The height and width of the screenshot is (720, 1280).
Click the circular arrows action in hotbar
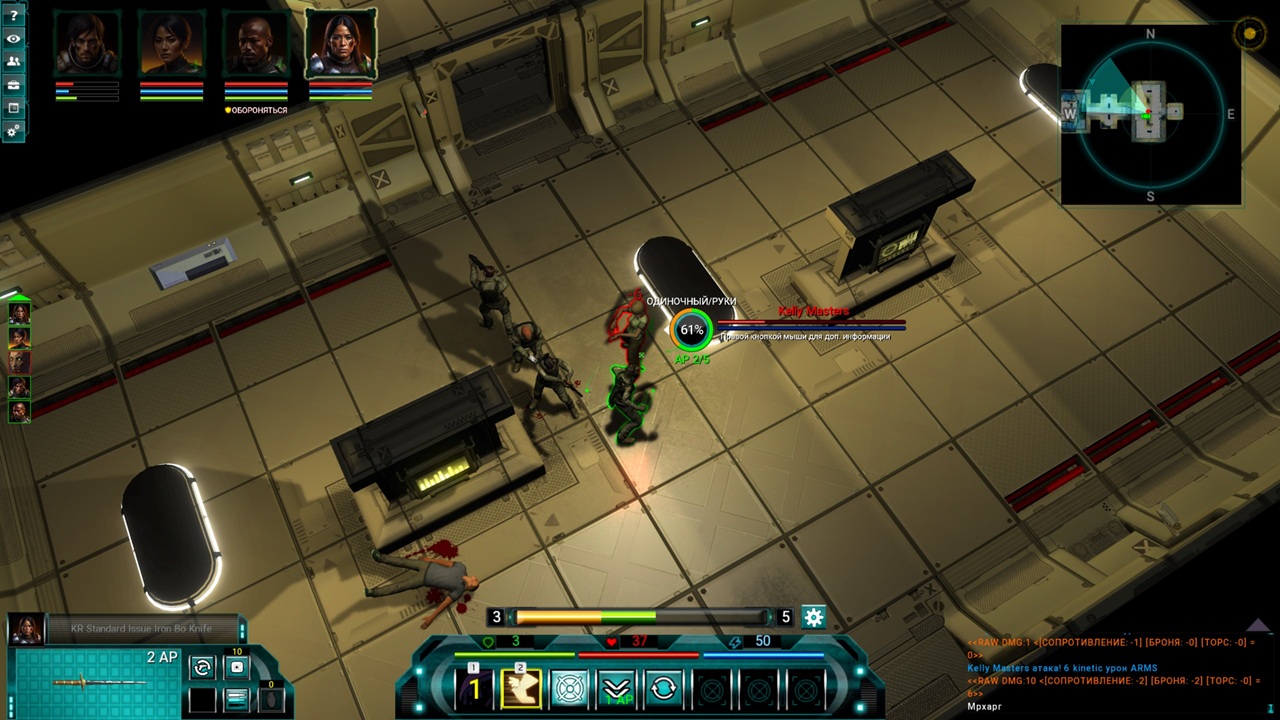click(664, 688)
